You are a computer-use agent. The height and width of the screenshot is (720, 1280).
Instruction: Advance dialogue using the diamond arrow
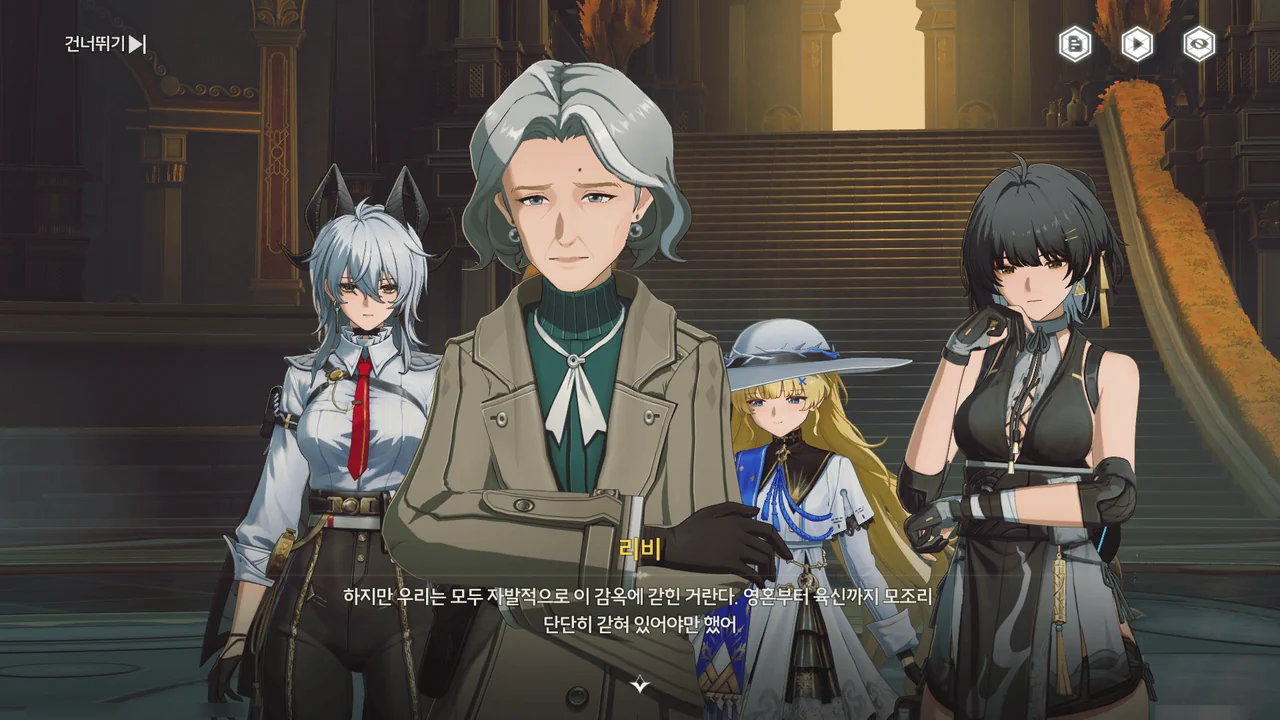point(640,685)
